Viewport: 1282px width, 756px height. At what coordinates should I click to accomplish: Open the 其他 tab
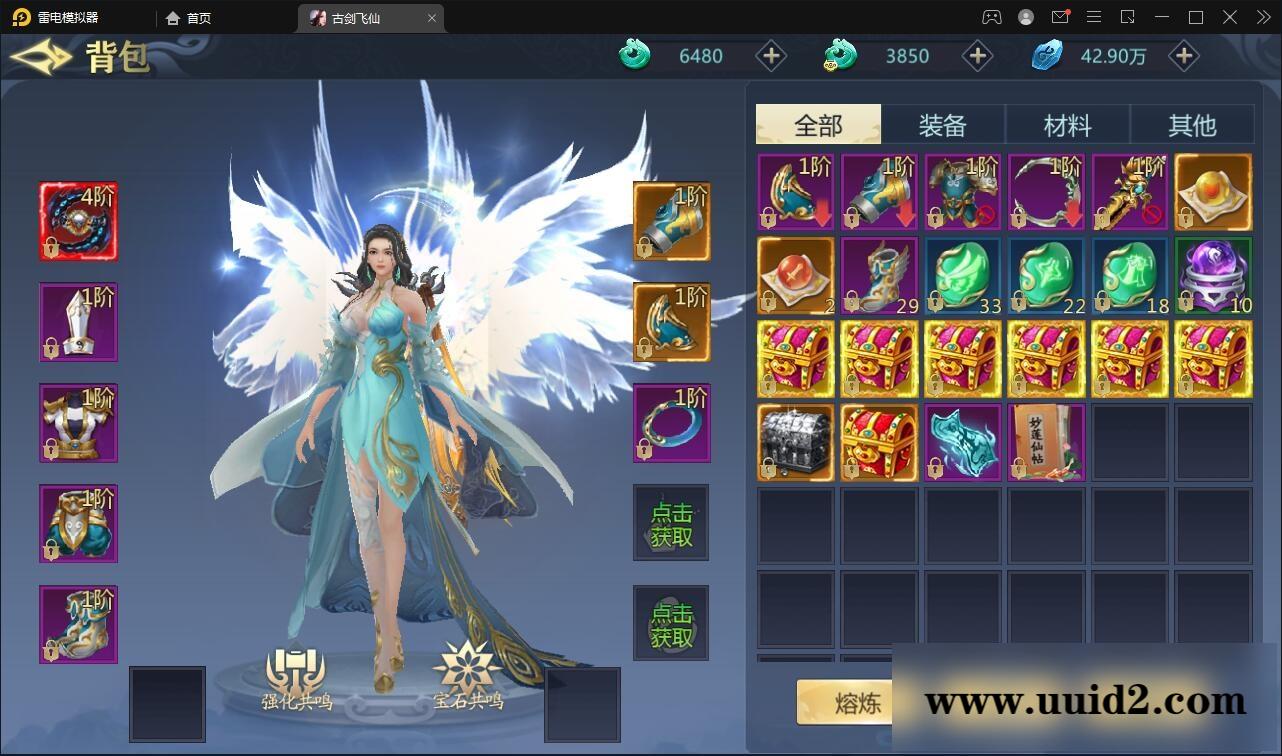[1192, 123]
